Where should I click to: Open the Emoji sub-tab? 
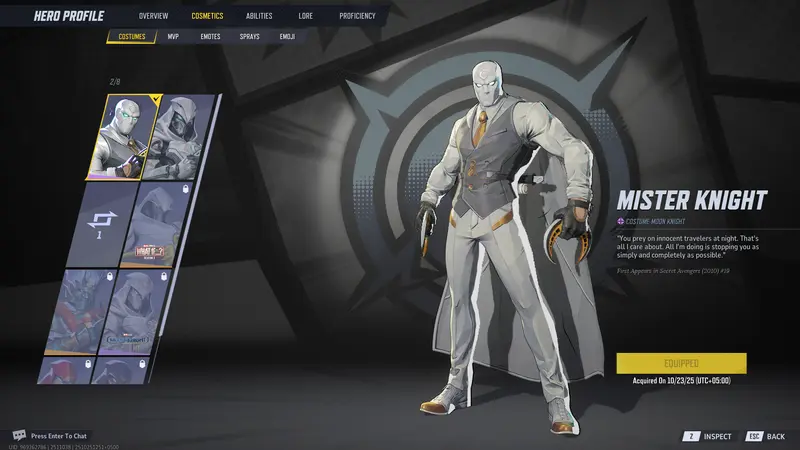287,37
